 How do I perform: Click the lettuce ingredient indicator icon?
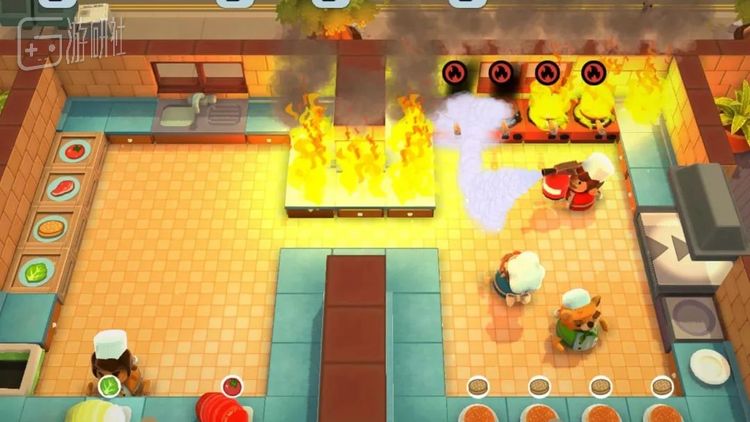click(109, 386)
